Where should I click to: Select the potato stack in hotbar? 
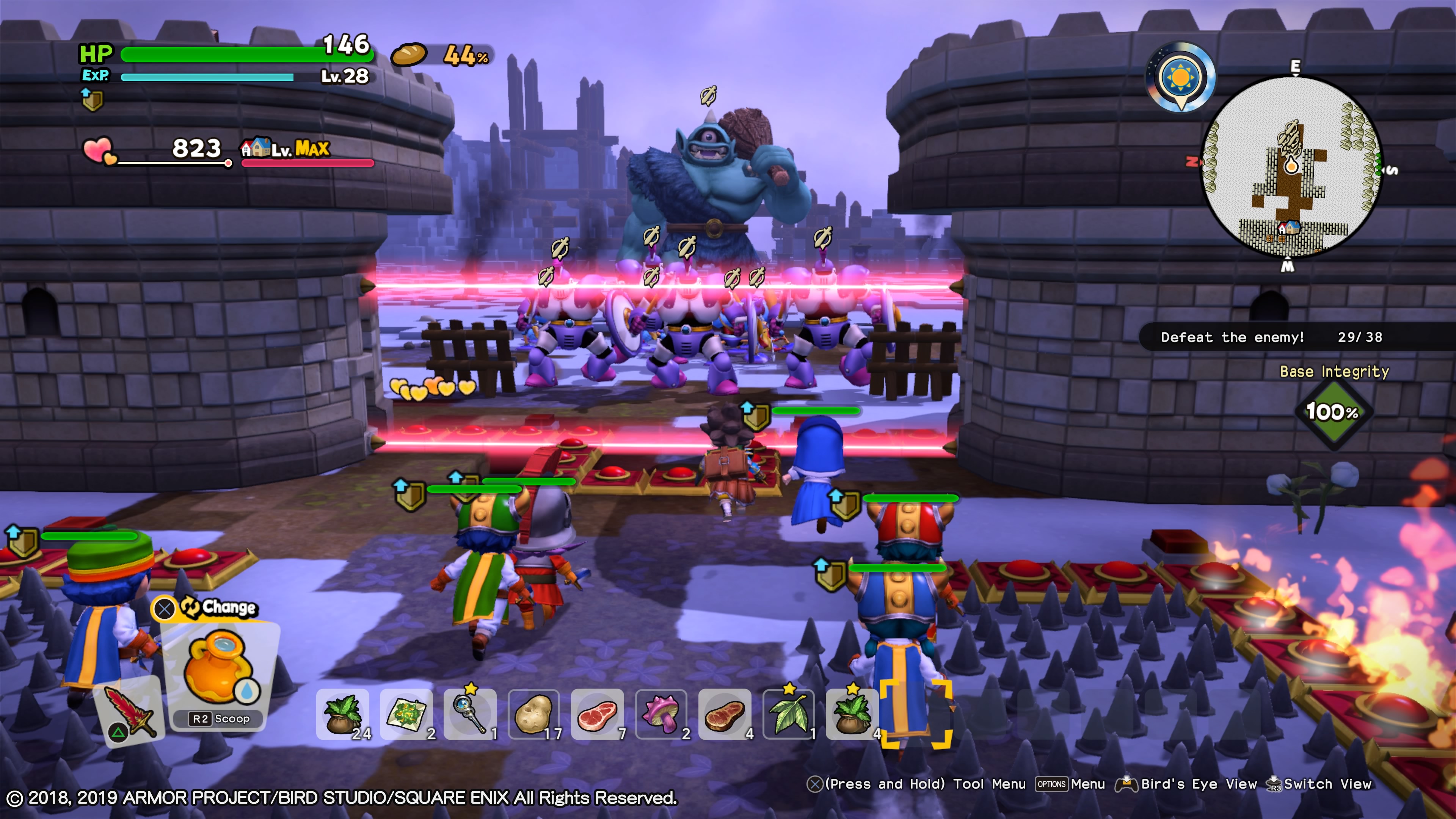click(533, 714)
